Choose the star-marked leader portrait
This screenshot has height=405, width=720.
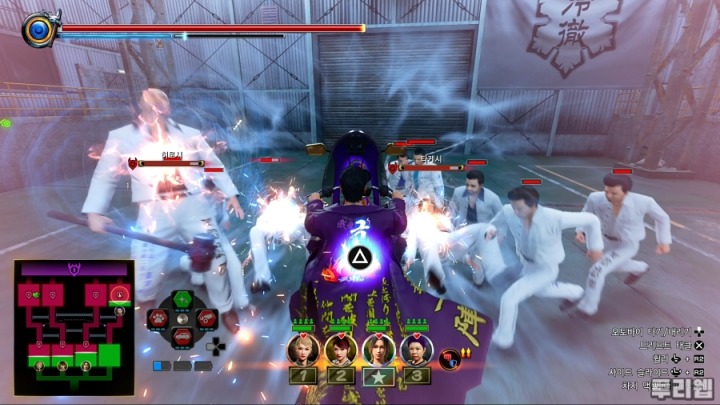(x=378, y=349)
